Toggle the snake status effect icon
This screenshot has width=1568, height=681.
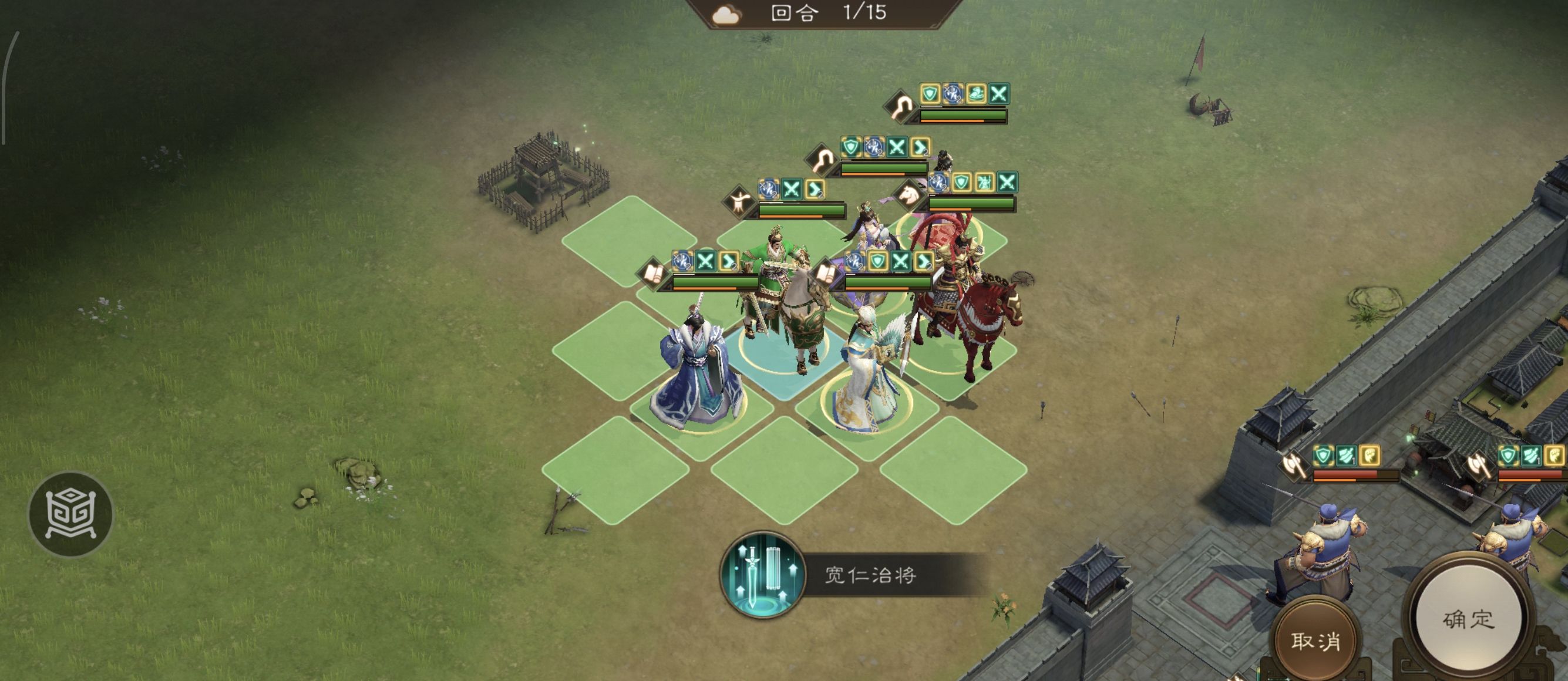pos(977,95)
